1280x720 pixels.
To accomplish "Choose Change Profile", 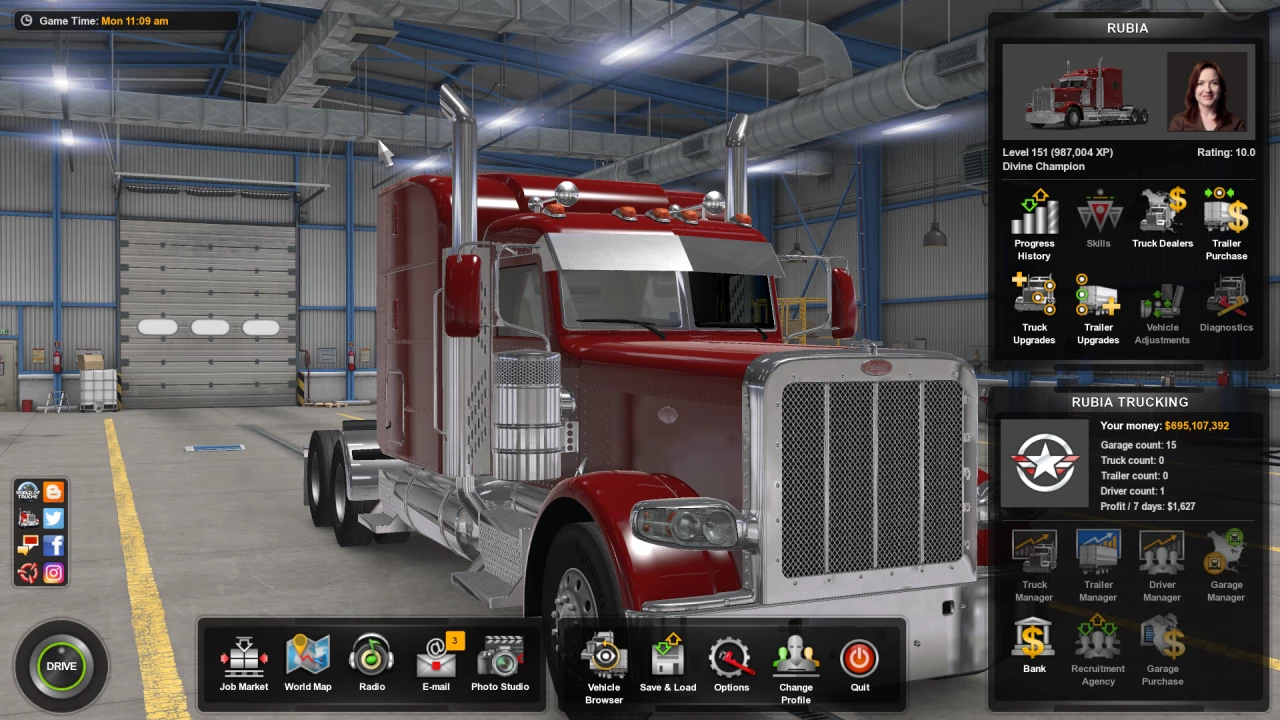I will click(x=796, y=667).
